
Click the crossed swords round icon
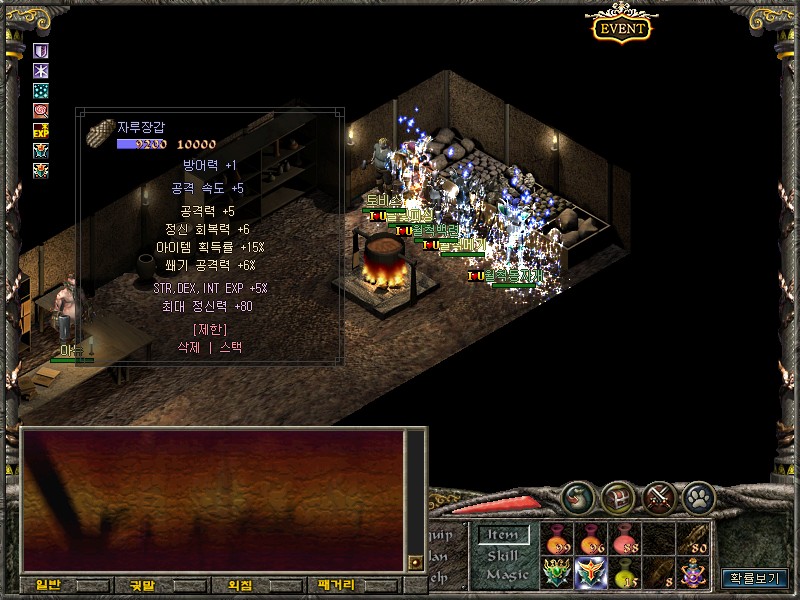pos(659,495)
